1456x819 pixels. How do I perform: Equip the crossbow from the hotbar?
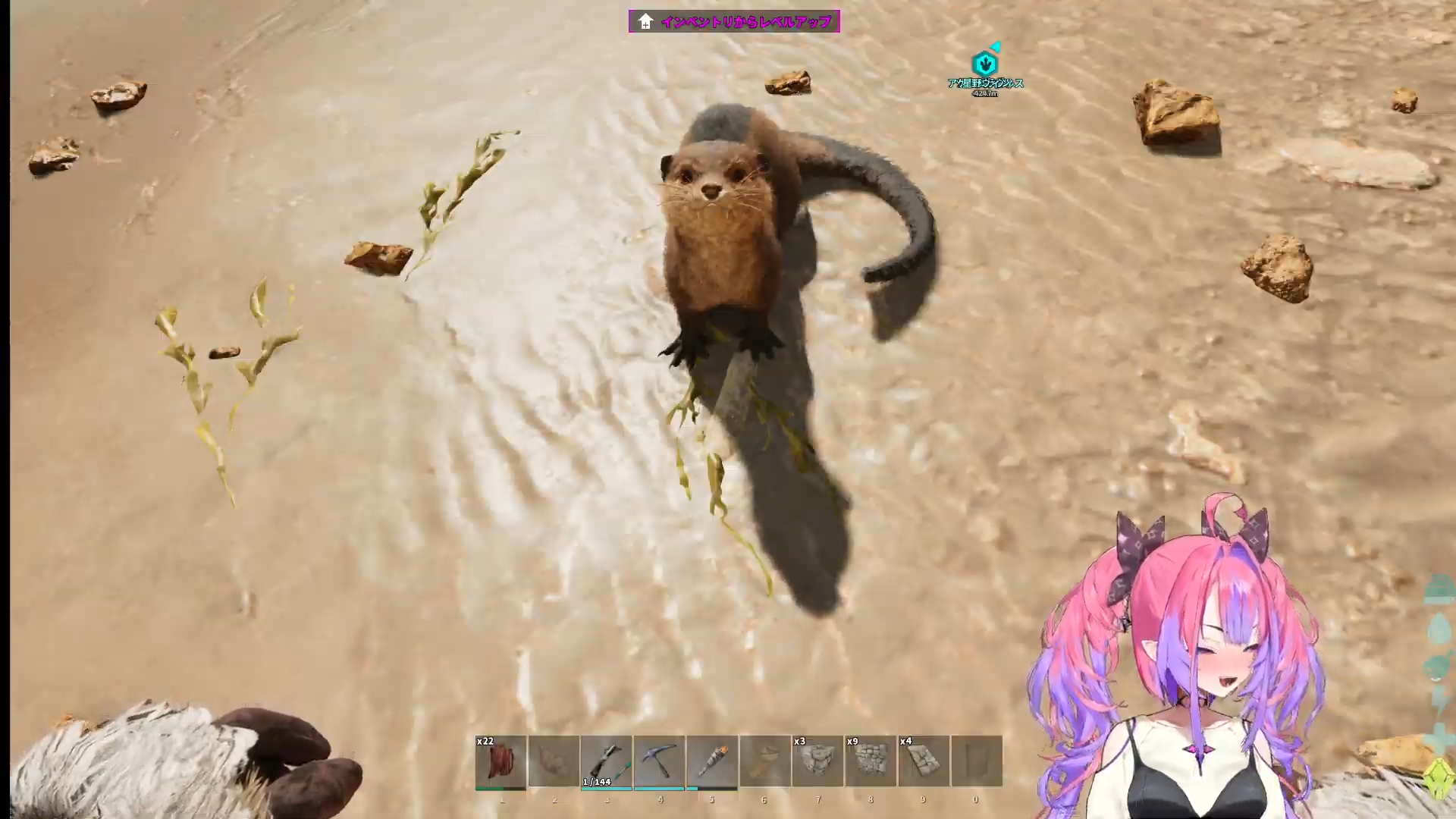point(606,761)
